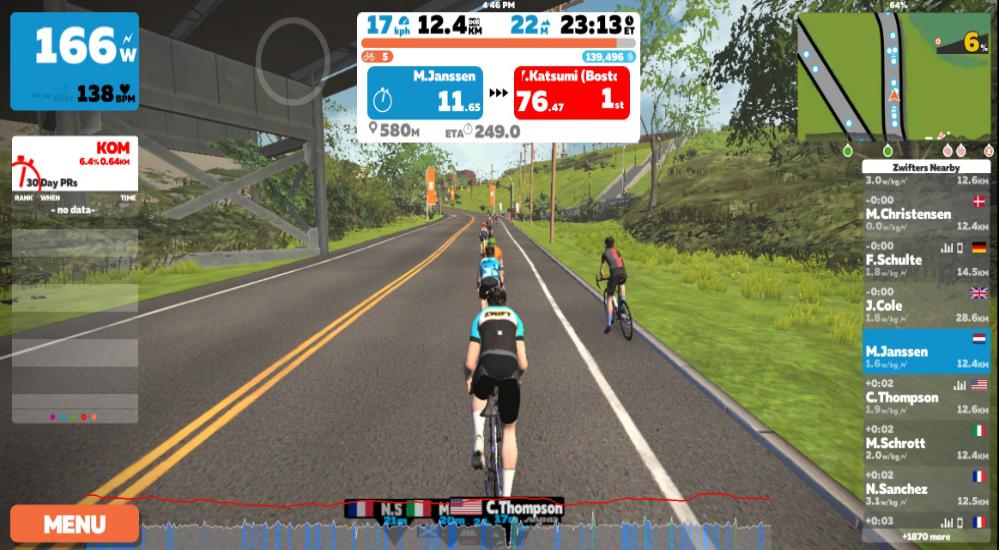Click the Katsumi 1st place leader card

pyautogui.click(x=571, y=93)
